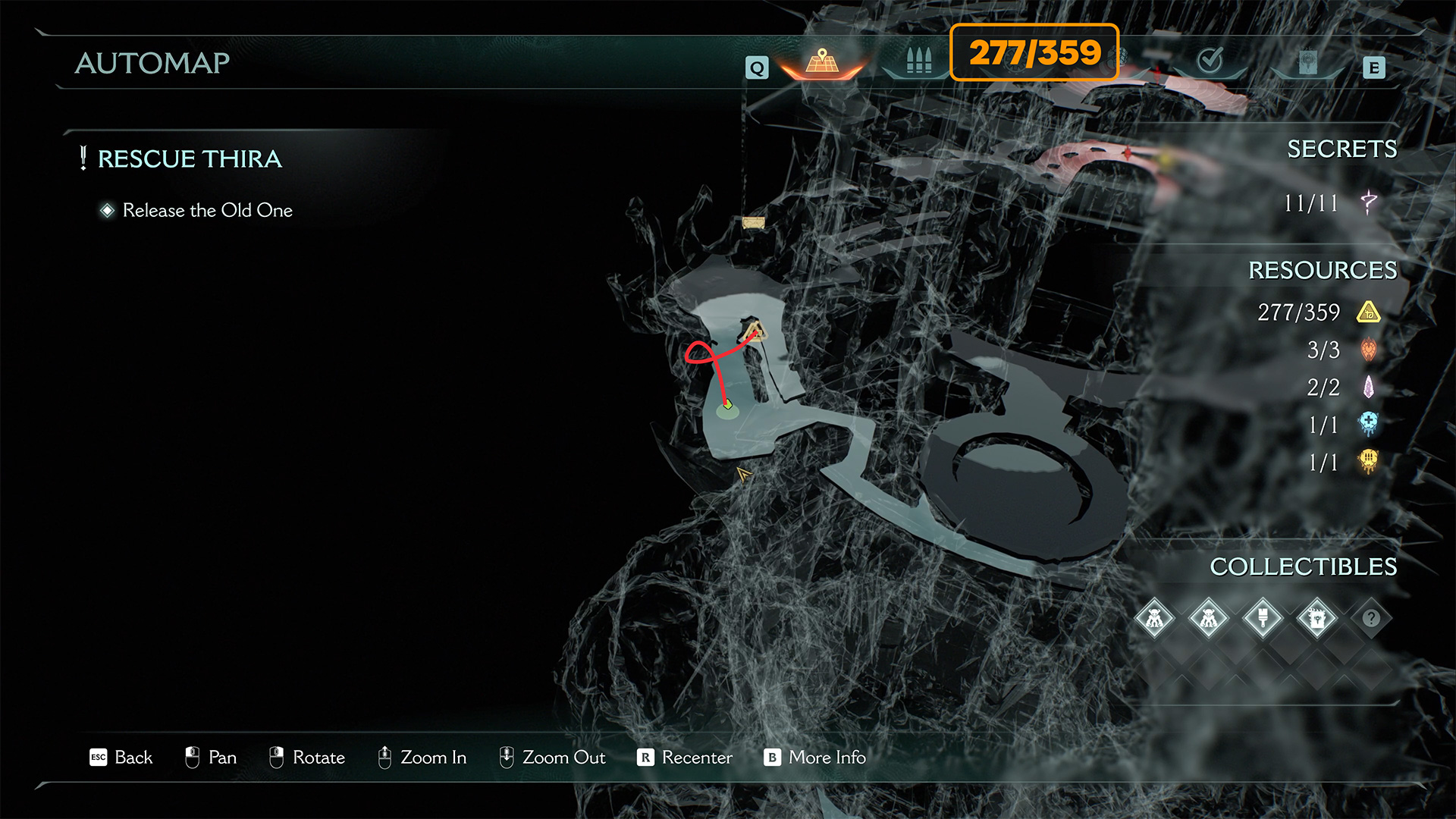Select the paintbrush collectible icon
This screenshot has height=819, width=1456.
(1263, 618)
